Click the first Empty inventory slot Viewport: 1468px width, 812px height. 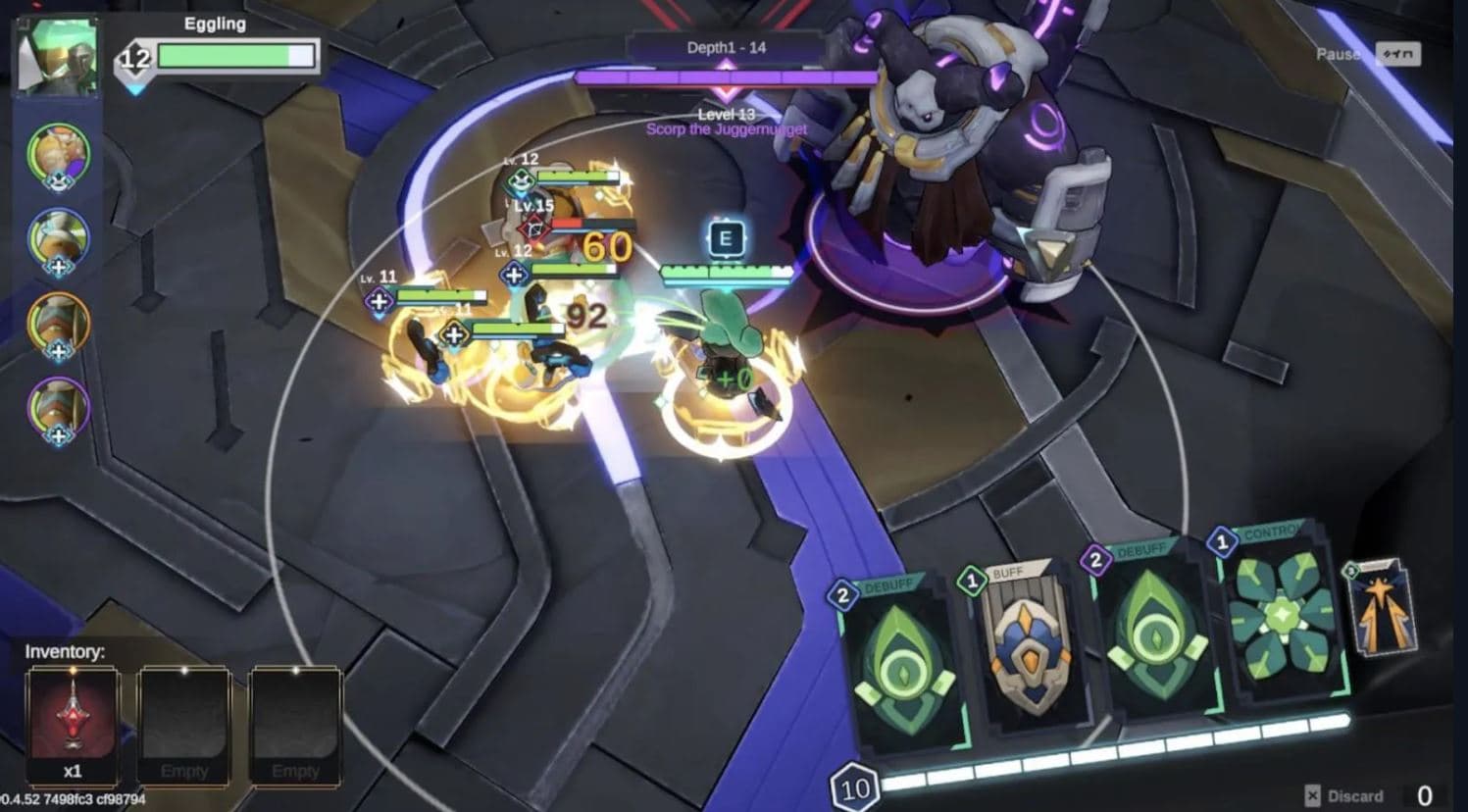184,721
